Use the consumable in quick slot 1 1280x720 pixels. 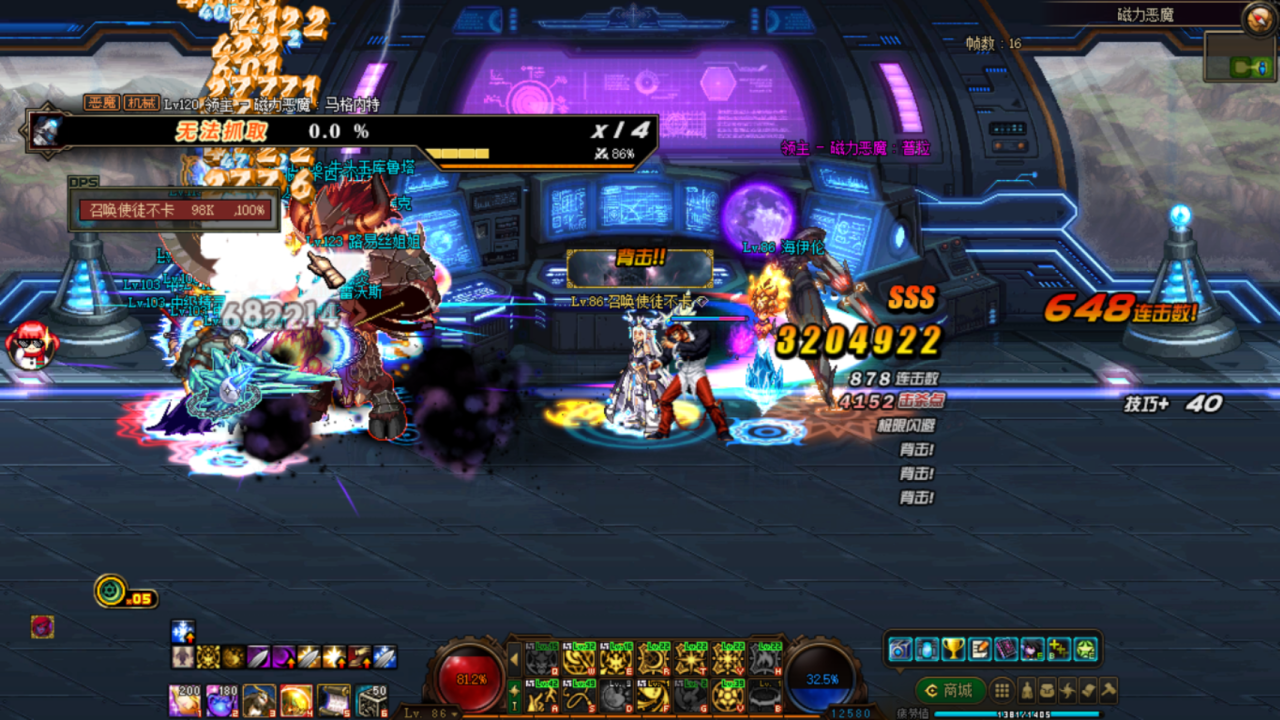183,701
